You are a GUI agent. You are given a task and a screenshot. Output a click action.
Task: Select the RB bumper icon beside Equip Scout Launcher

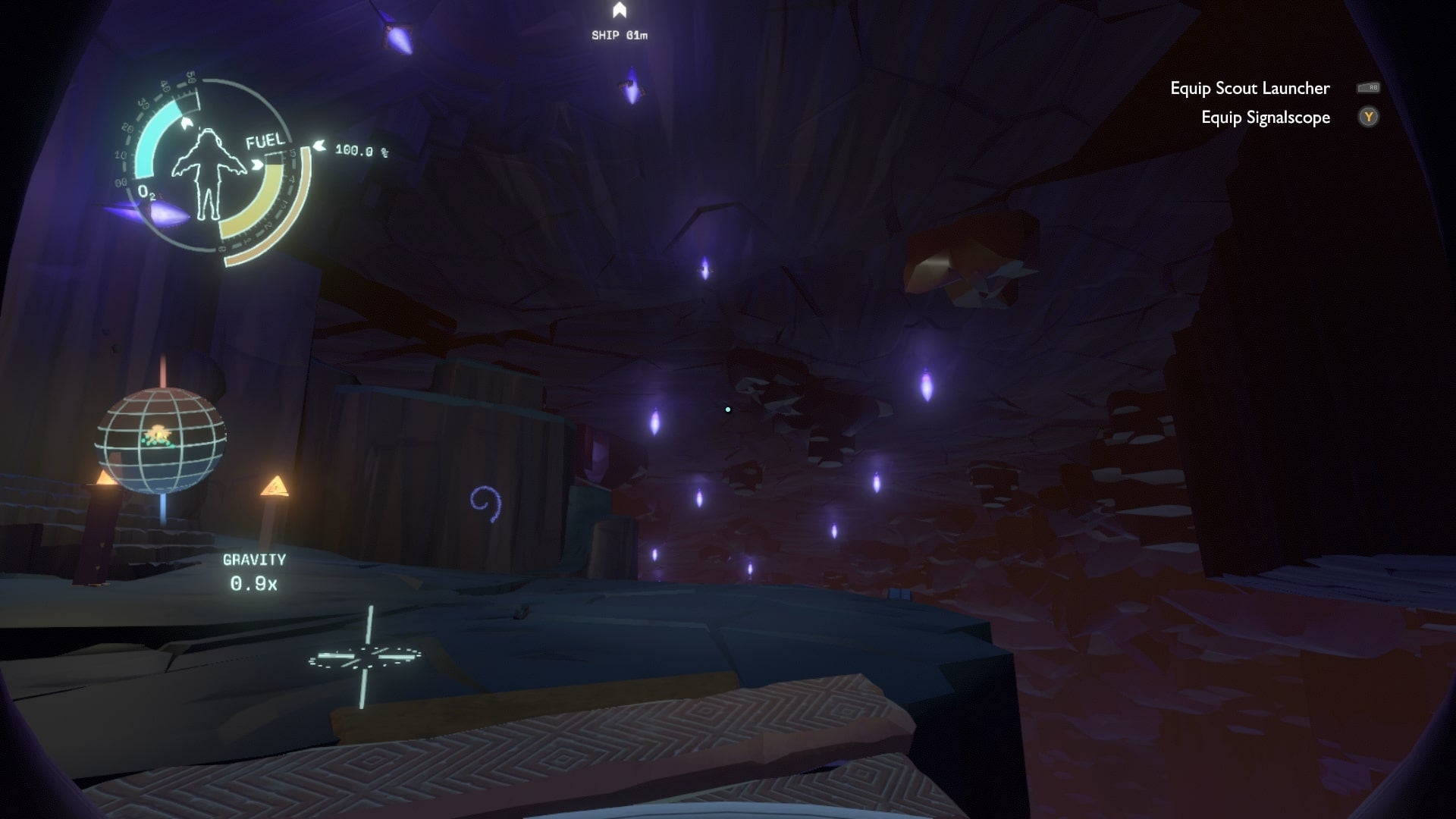tap(1370, 89)
